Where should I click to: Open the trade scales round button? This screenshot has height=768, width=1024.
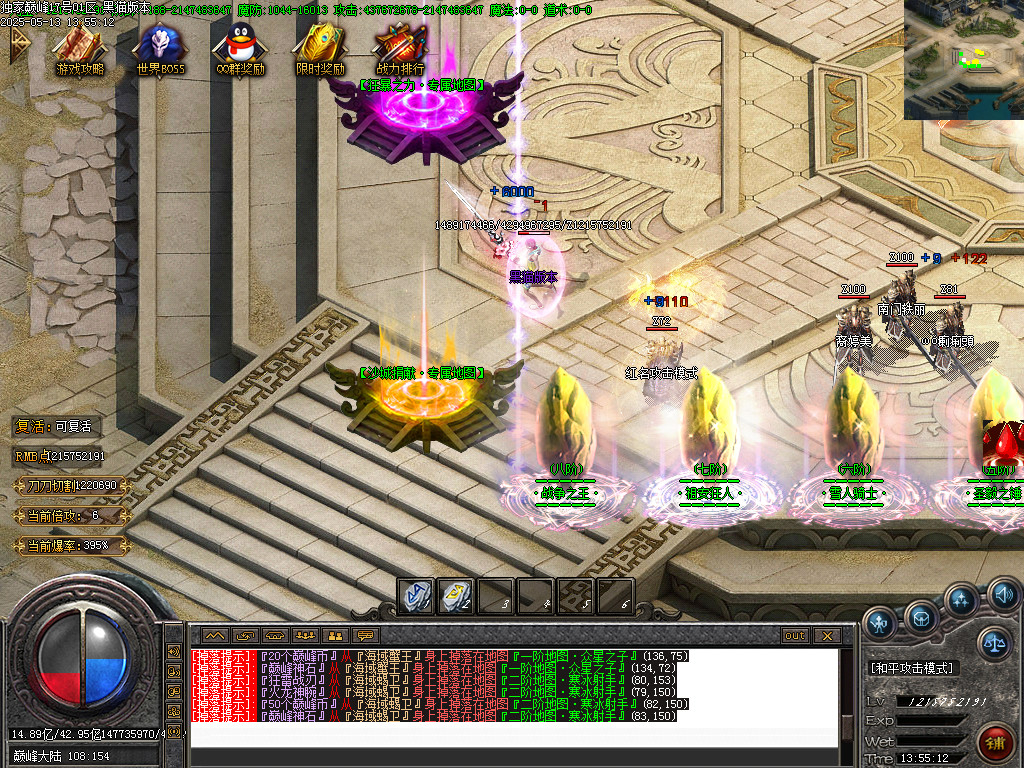[993, 642]
